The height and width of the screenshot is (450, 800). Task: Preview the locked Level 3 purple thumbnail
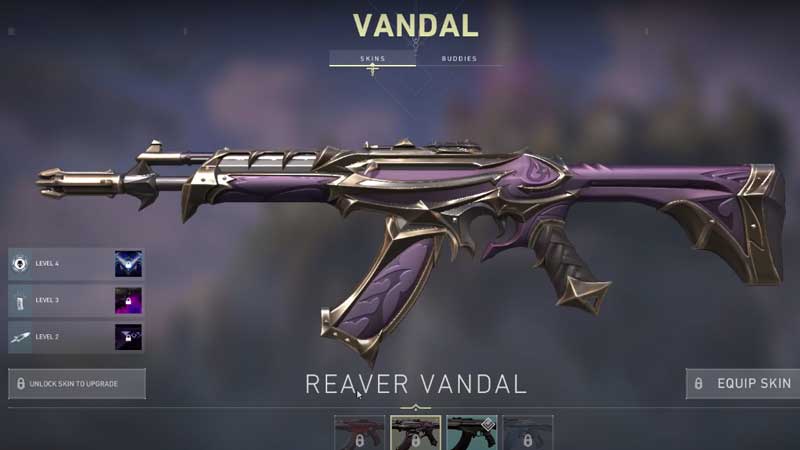click(128, 300)
